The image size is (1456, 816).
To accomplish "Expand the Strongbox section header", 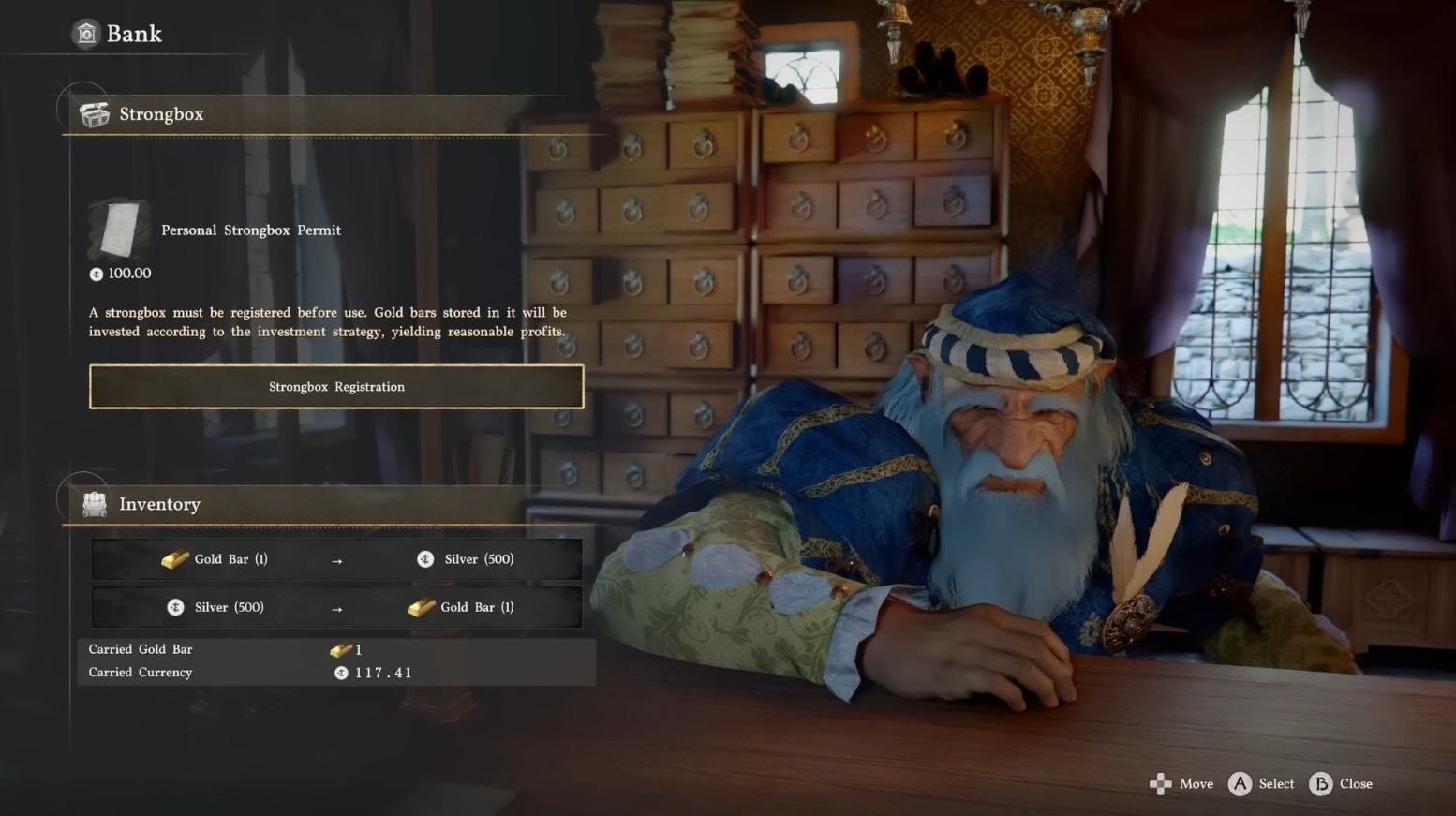I will point(161,113).
